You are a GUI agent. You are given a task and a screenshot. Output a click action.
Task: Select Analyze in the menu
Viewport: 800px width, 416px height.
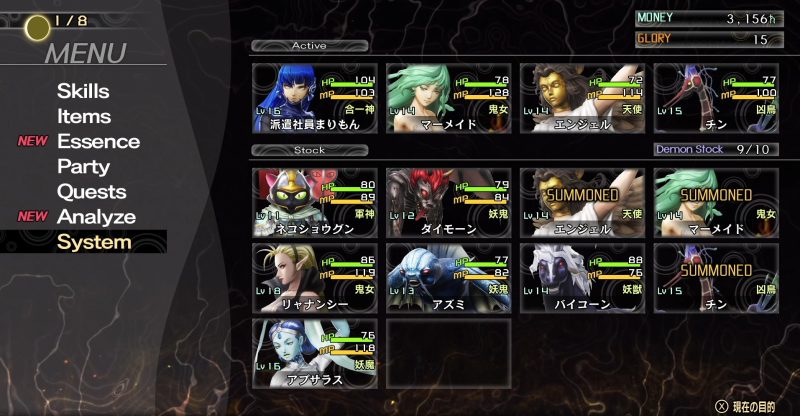point(96,217)
